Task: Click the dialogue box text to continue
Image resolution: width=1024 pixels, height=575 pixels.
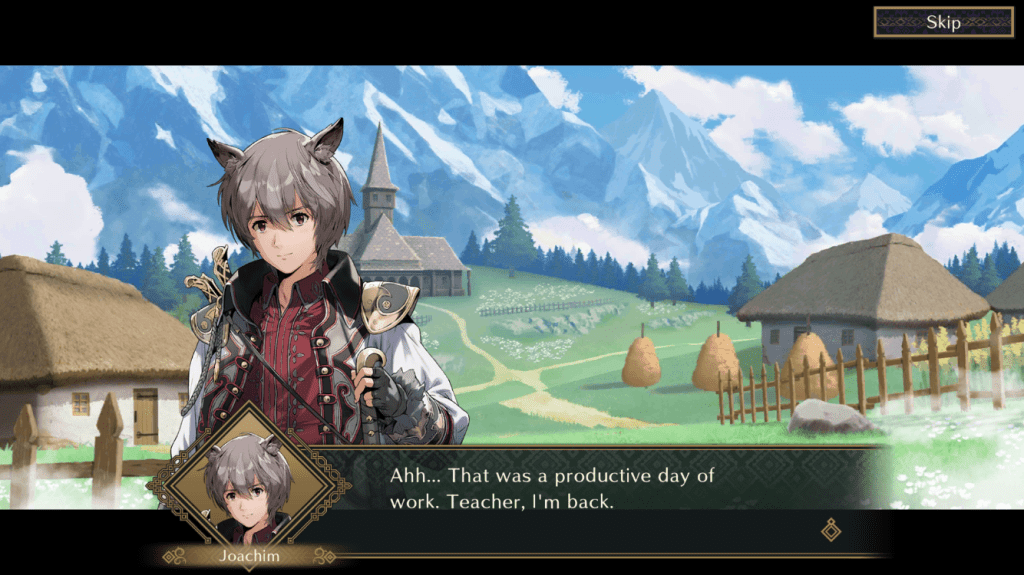Action: pyautogui.click(x=552, y=487)
